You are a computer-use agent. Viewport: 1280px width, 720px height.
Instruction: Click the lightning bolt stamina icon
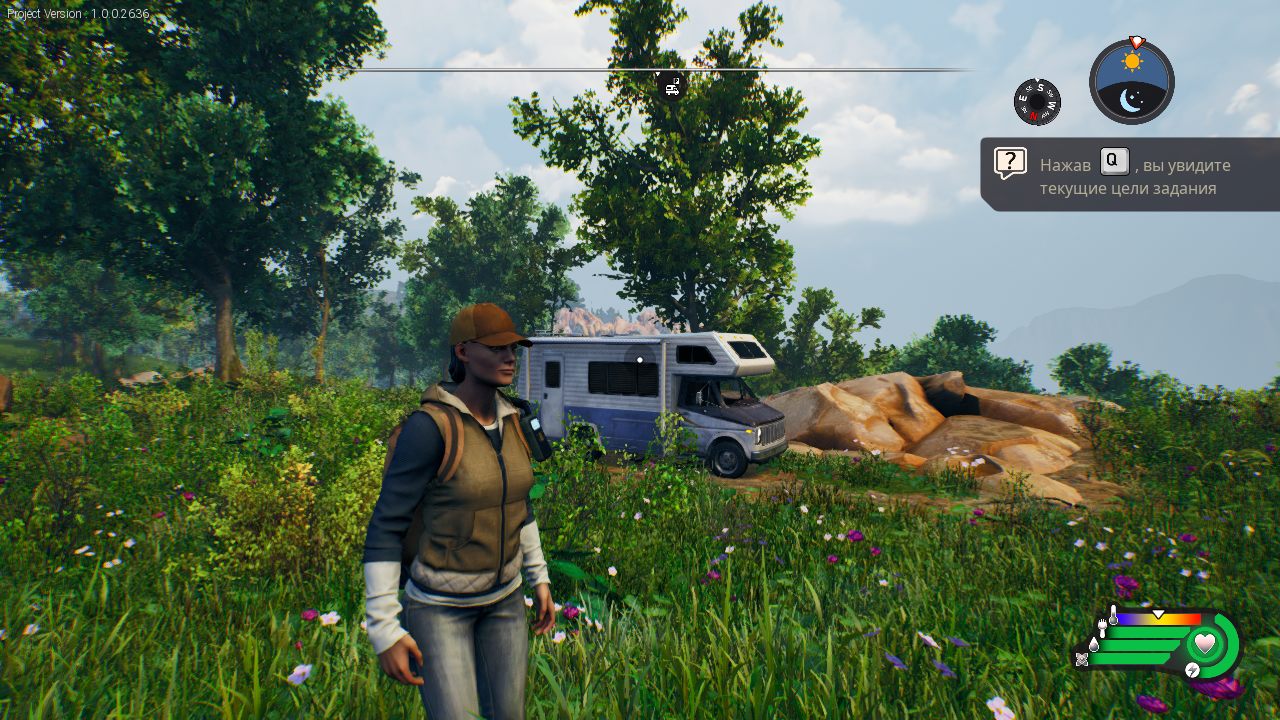click(x=1193, y=670)
